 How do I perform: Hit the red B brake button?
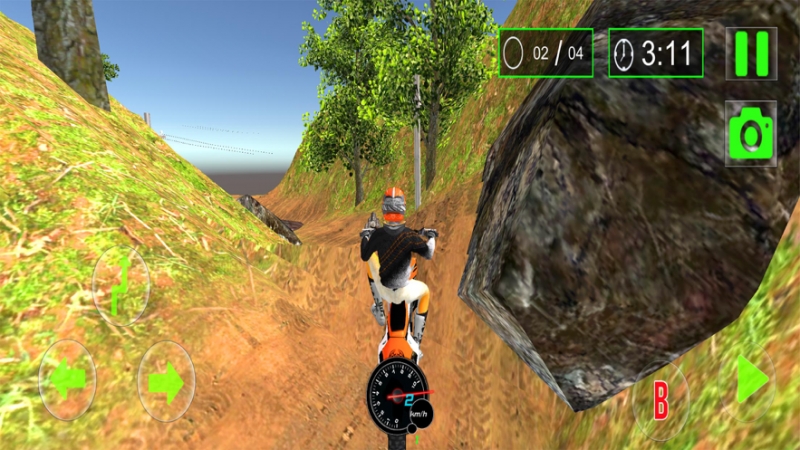[661, 399]
